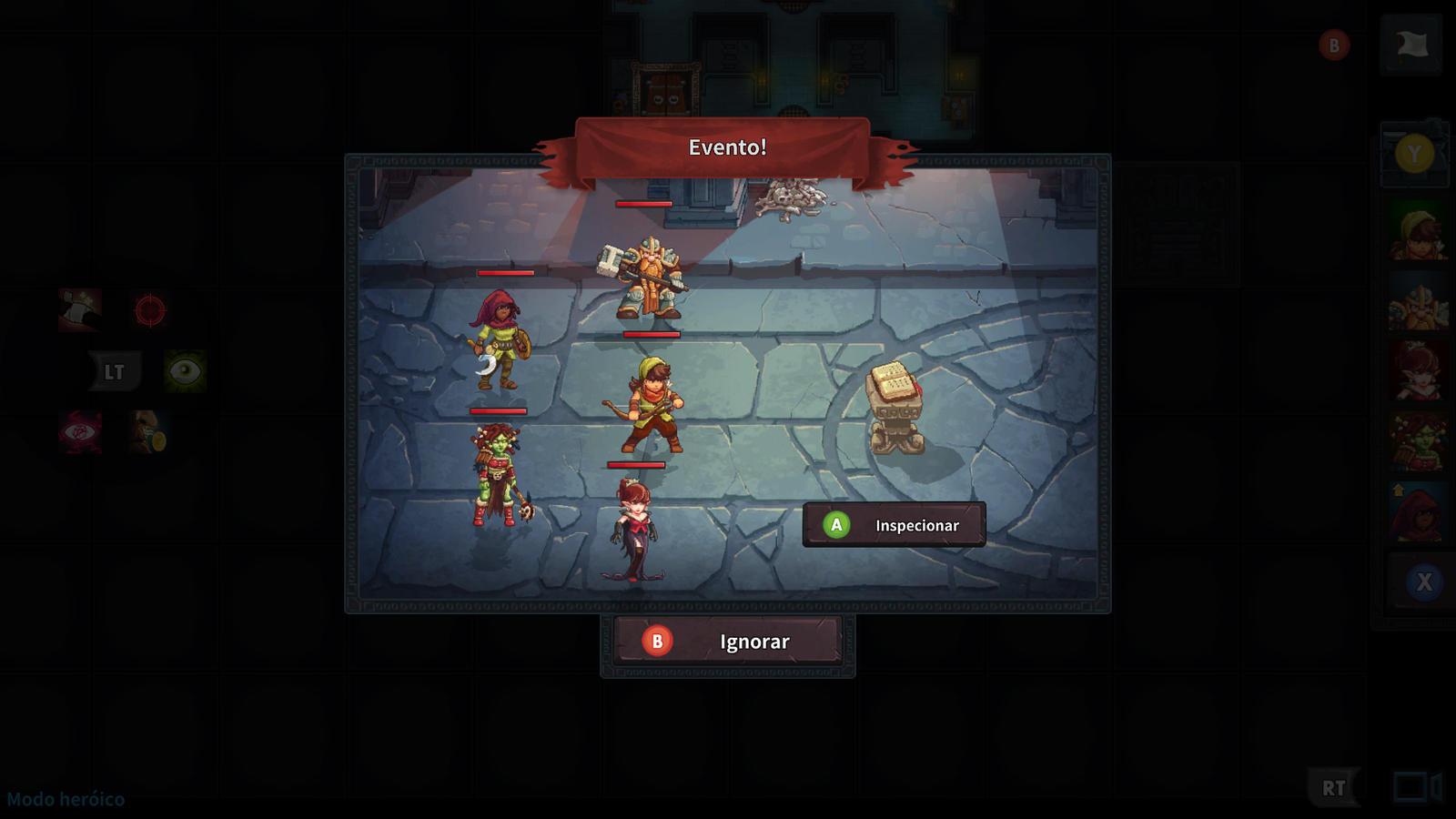Click the white flag icon

1411,44
